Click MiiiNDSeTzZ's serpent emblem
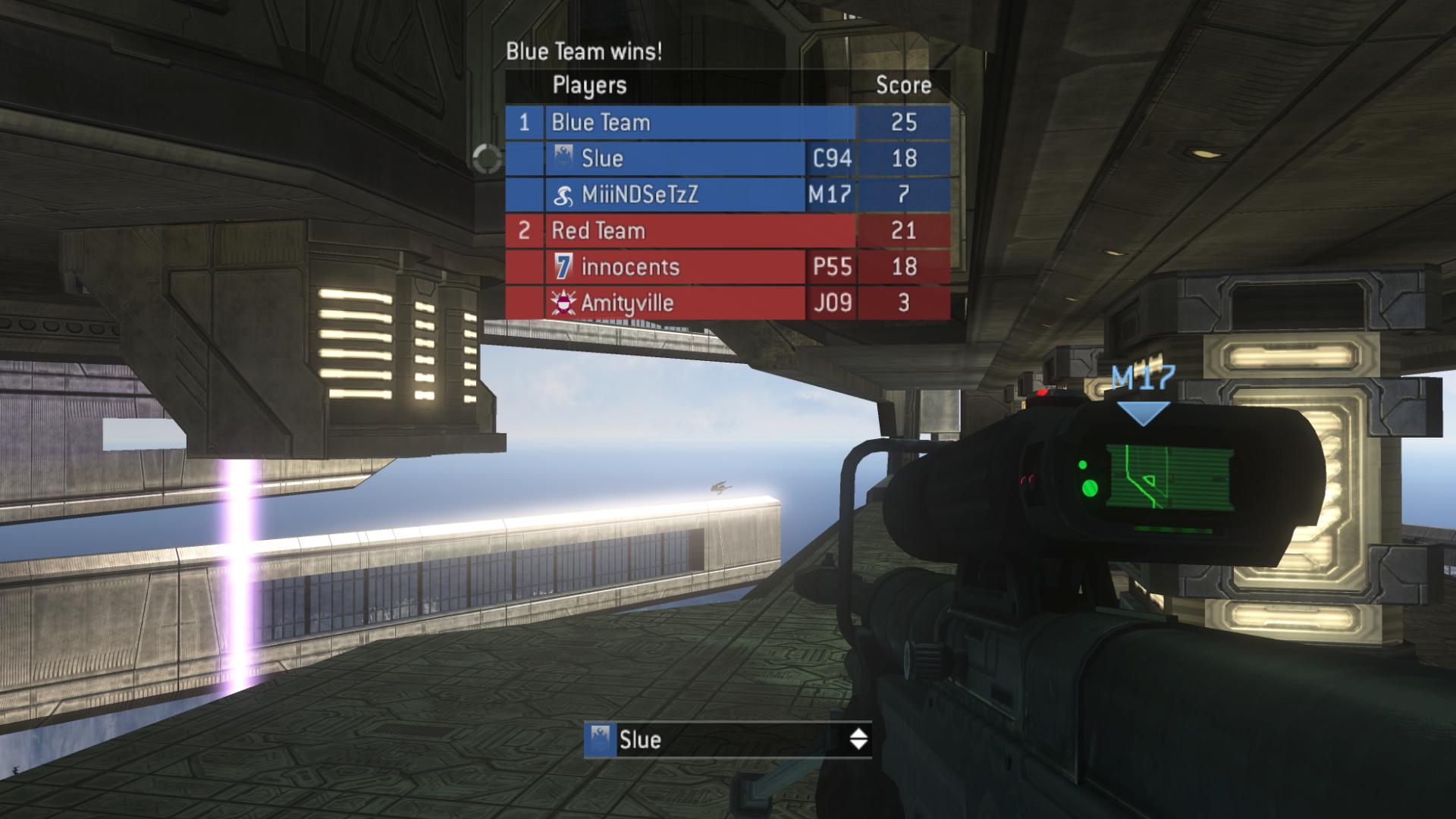The image size is (1456, 819). tap(563, 196)
